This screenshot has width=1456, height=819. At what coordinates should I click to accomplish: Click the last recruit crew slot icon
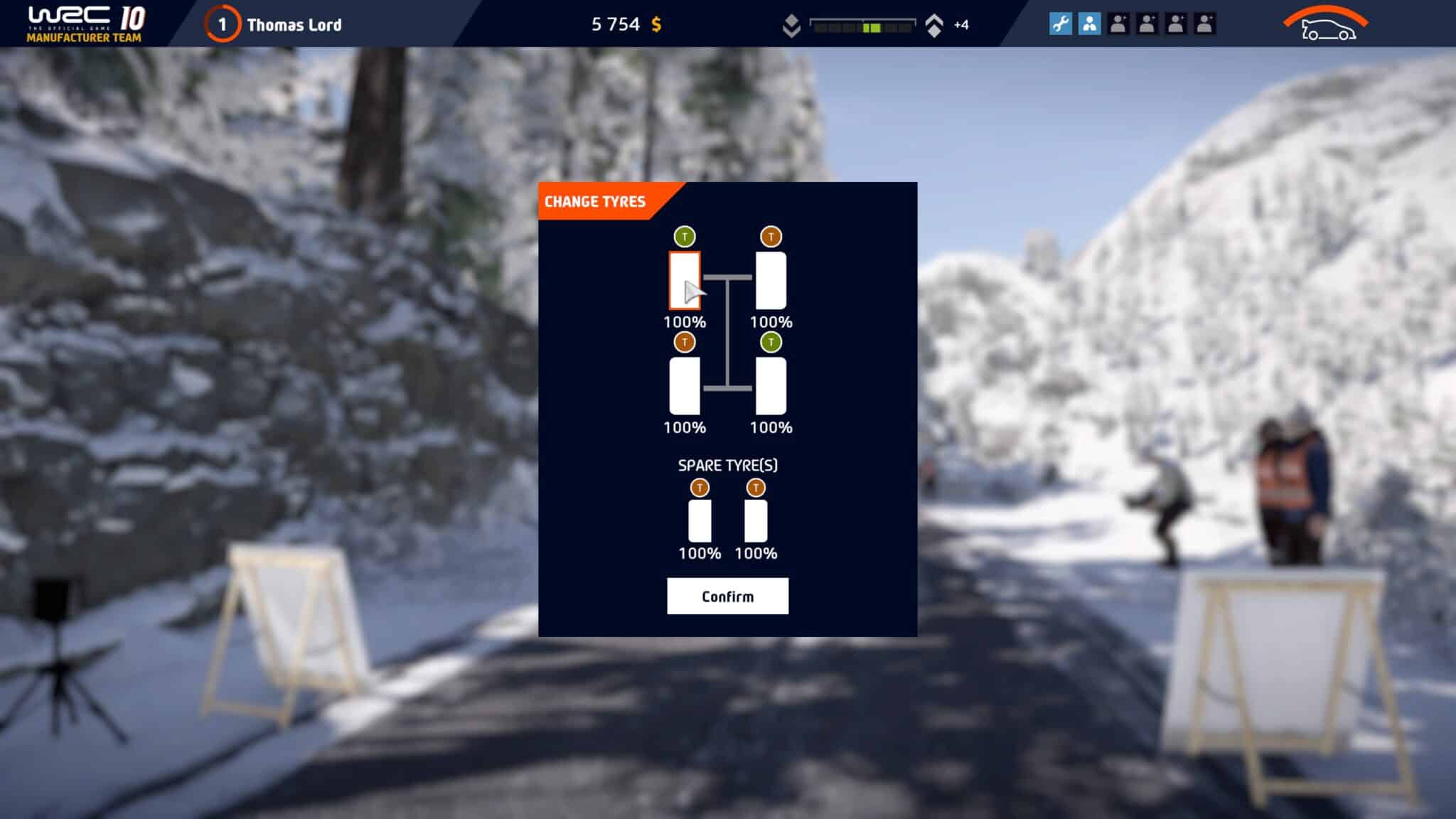[1204, 23]
